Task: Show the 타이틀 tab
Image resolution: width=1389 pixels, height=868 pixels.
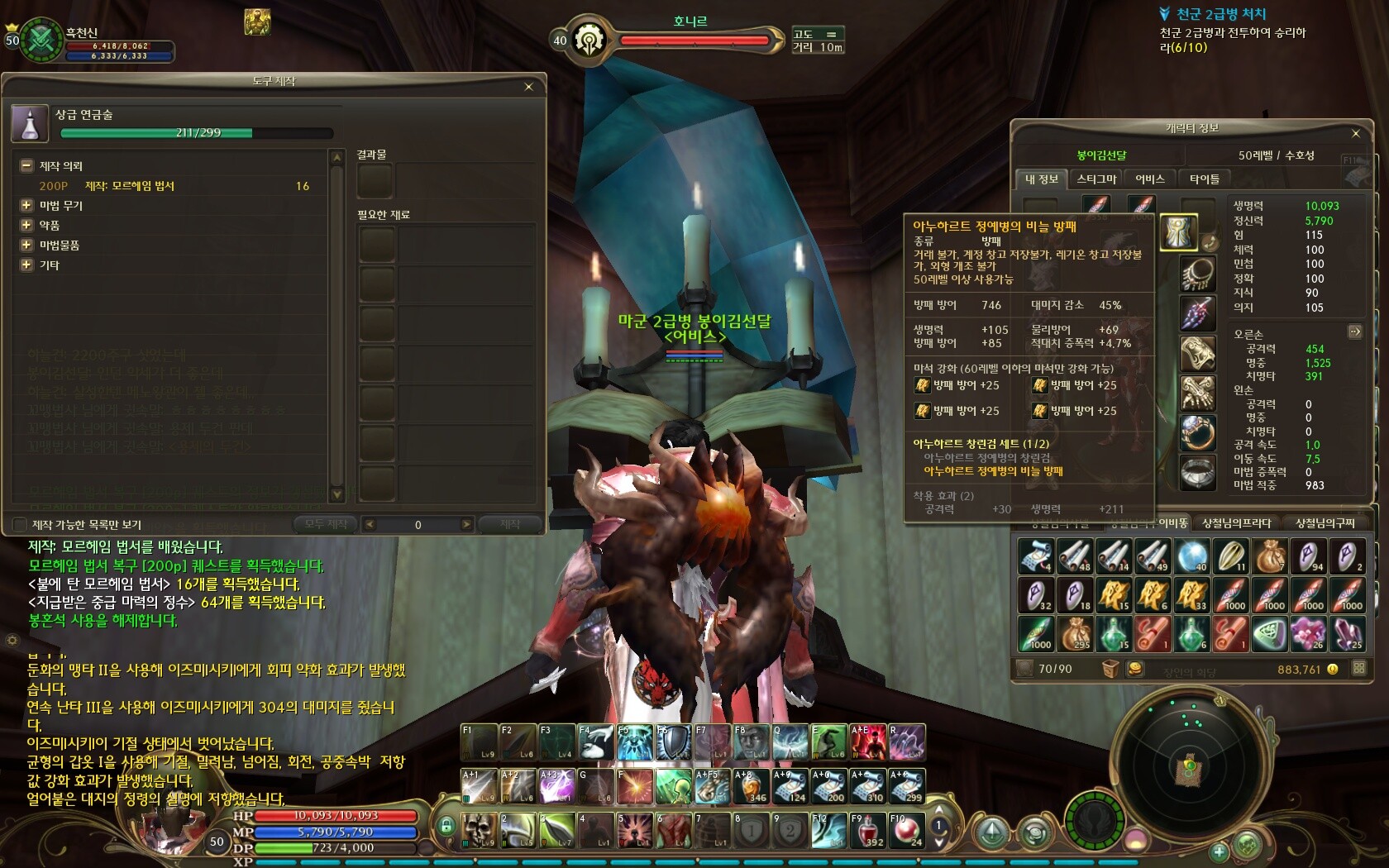Action: coord(1204,179)
